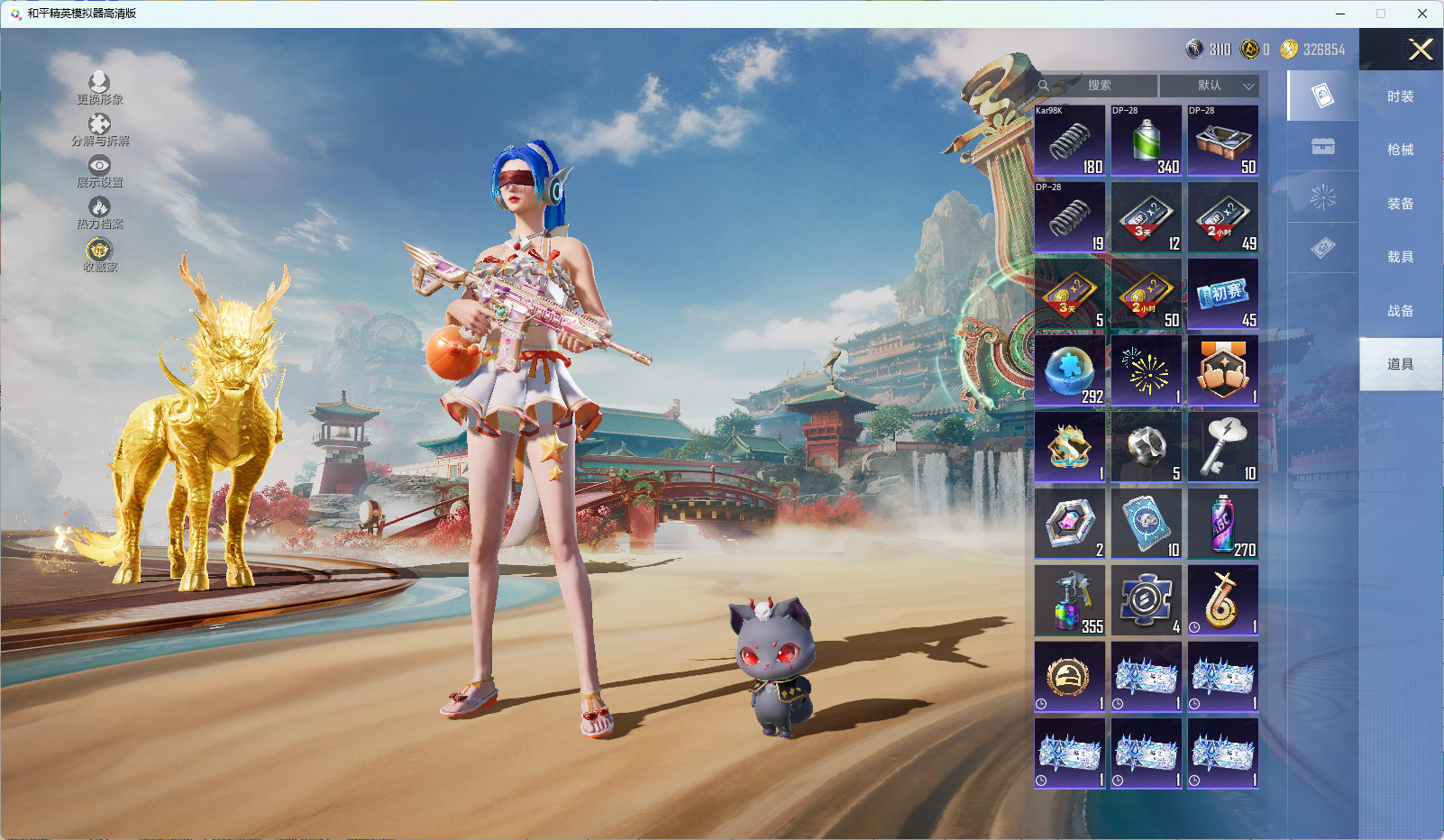Image resolution: width=1444 pixels, height=840 pixels.
Task: Open 分解与拆解 dismantle option
Action: point(100,130)
